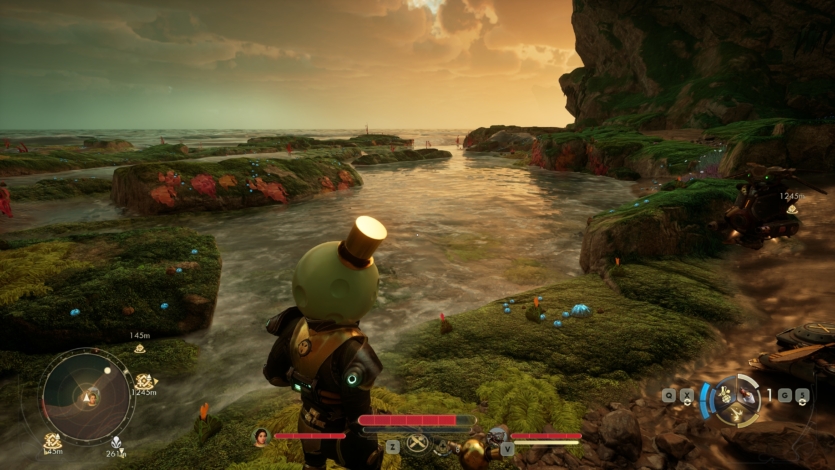Select the 1245m quest marker beside minimap
835x470 pixels.
coord(145,382)
